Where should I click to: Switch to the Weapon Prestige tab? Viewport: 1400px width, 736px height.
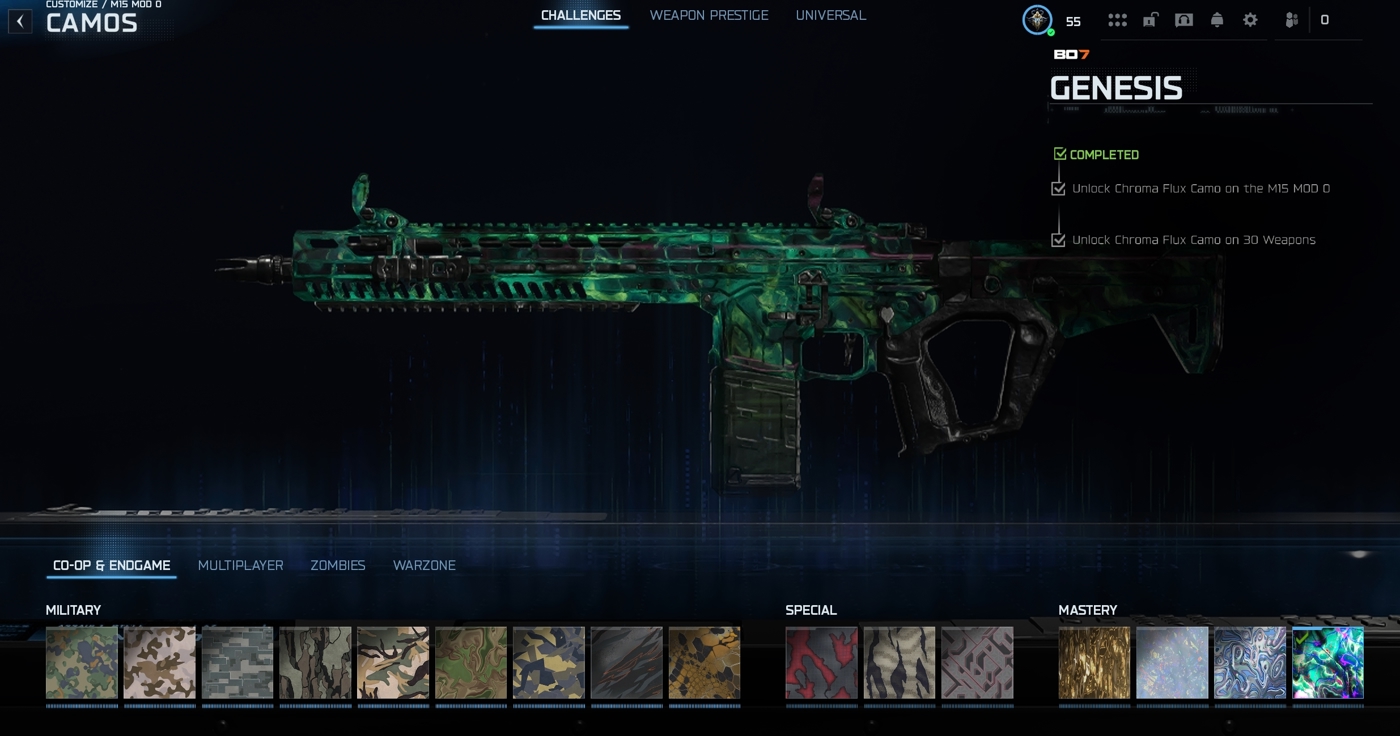pyautogui.click(x=709, y=16)
